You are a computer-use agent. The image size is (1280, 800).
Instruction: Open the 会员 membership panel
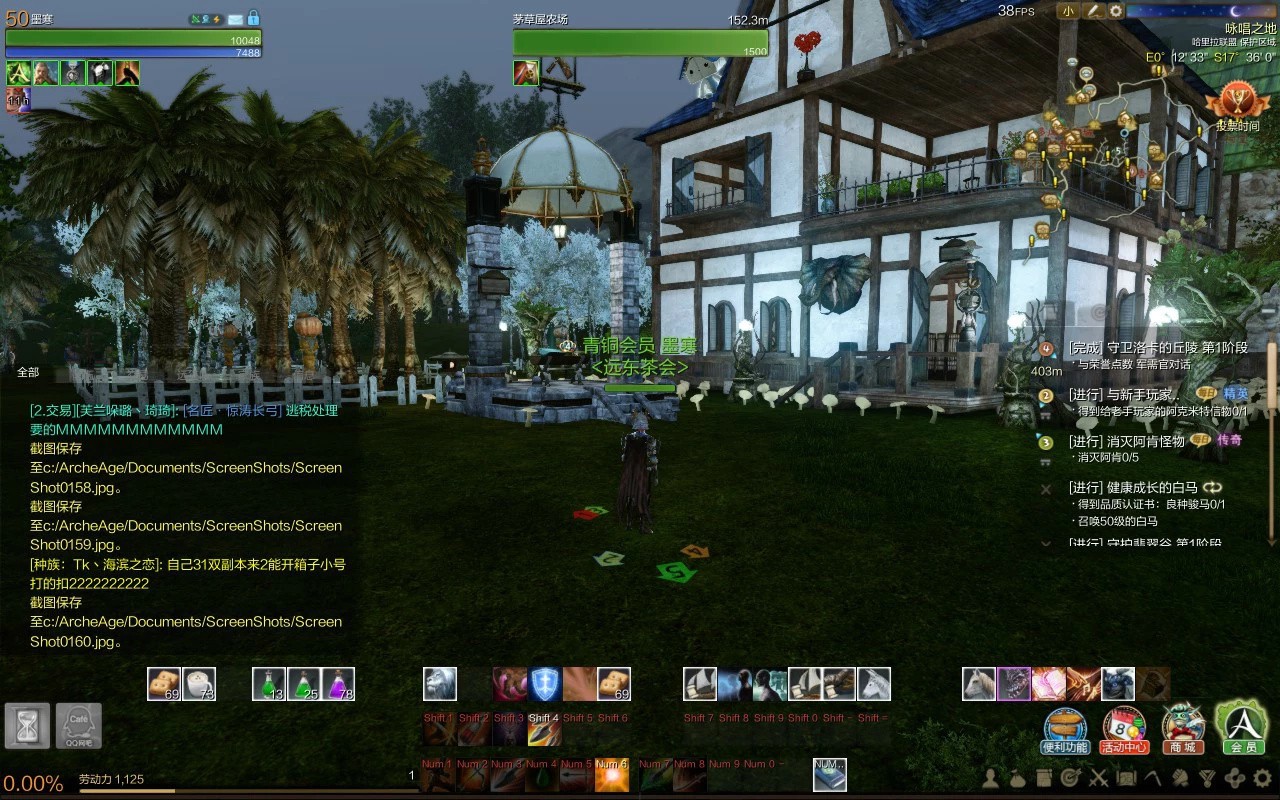(x=1242, y=727)
